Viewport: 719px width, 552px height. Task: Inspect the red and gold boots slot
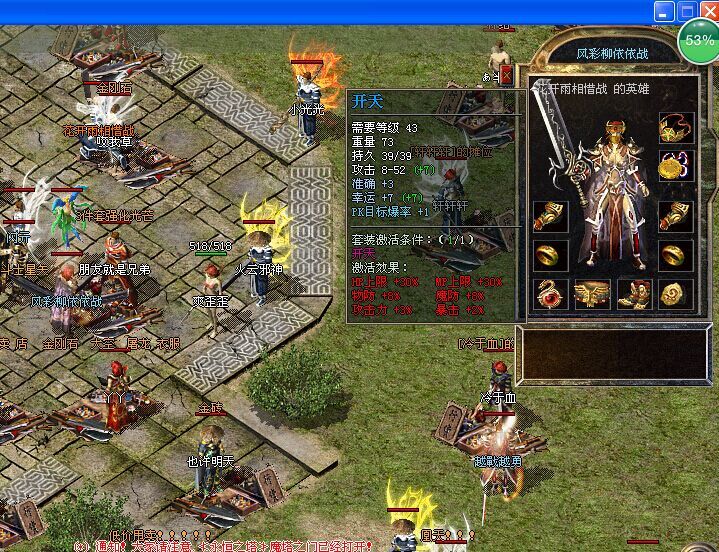pos(635,294)
